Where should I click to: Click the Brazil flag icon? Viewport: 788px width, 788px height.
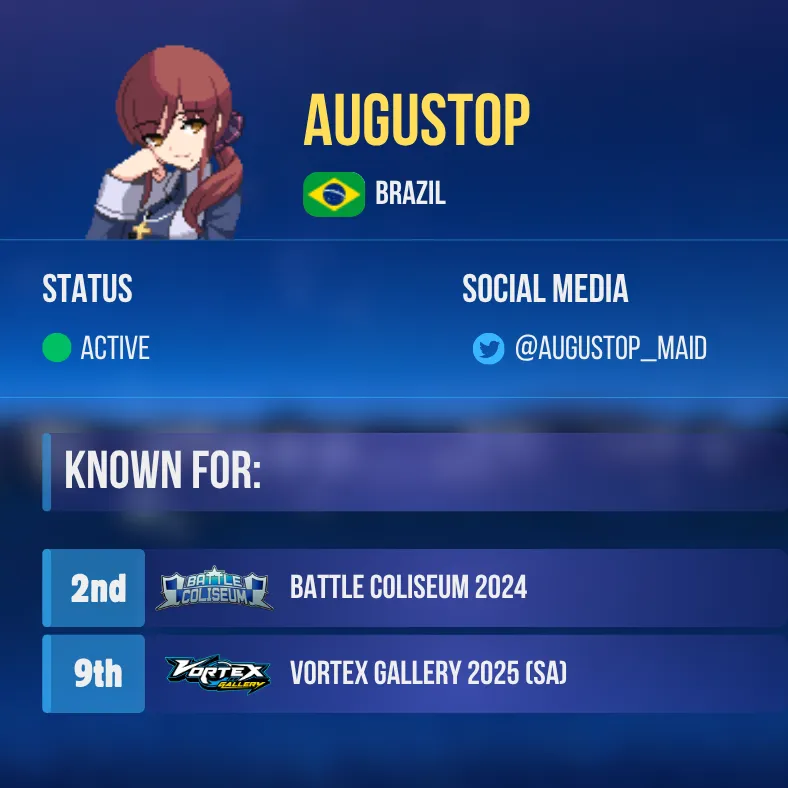click(x=334, y=194)
